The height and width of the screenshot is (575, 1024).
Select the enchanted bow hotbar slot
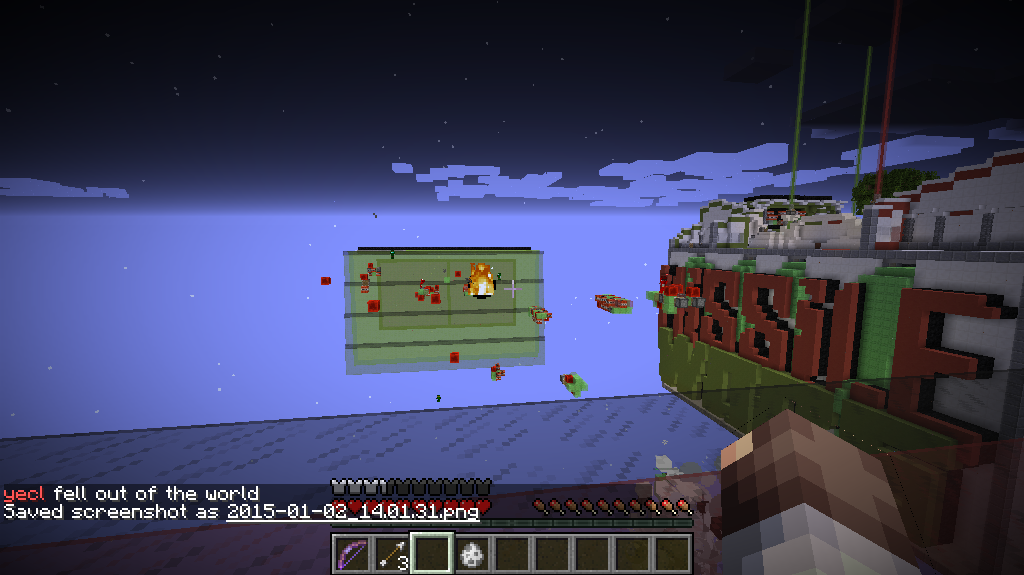pos(351,553)
